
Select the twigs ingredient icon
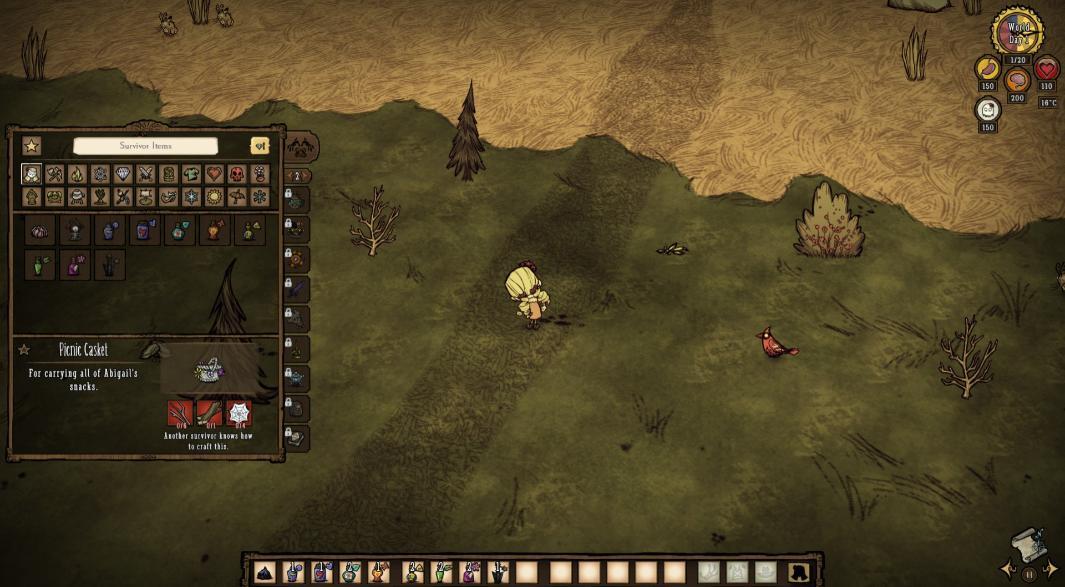coord(180,413)
